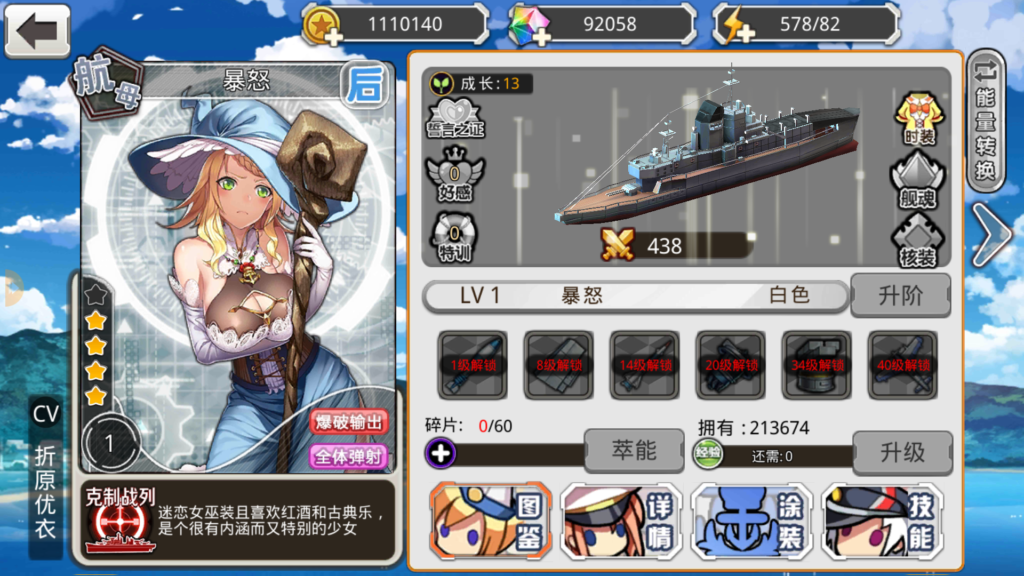Tap the 升阶 rank-up button
Viewport: 1024px width, 576px height.
coord(900,295)
